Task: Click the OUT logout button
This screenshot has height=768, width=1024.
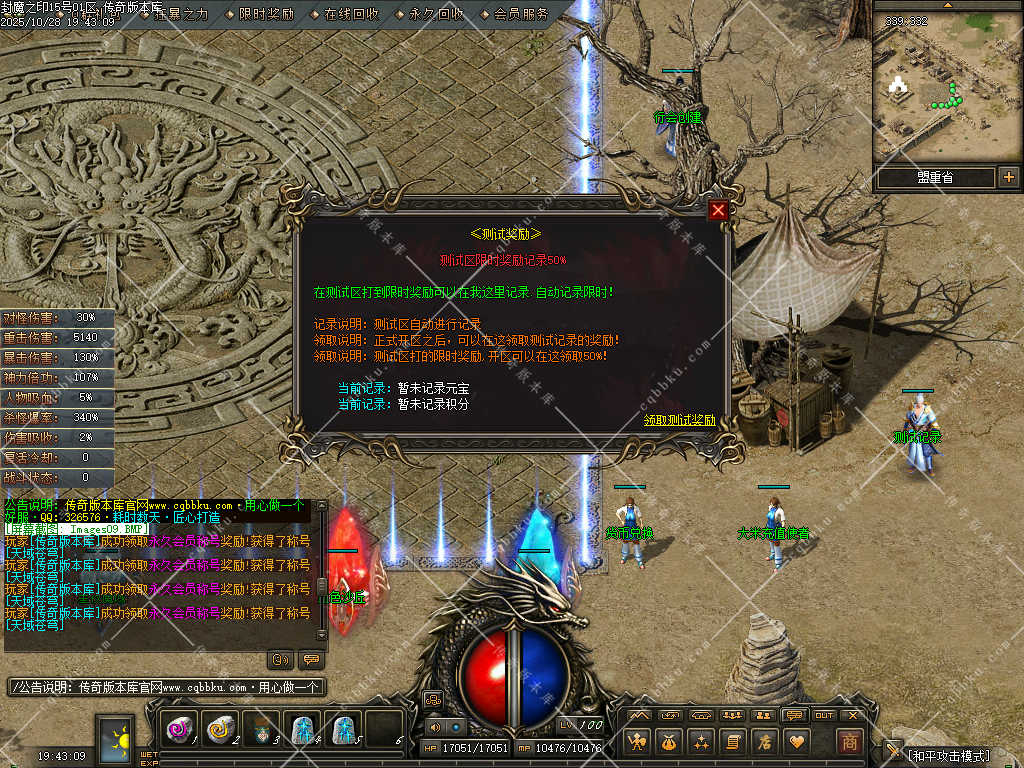Action: click(824, 715)
